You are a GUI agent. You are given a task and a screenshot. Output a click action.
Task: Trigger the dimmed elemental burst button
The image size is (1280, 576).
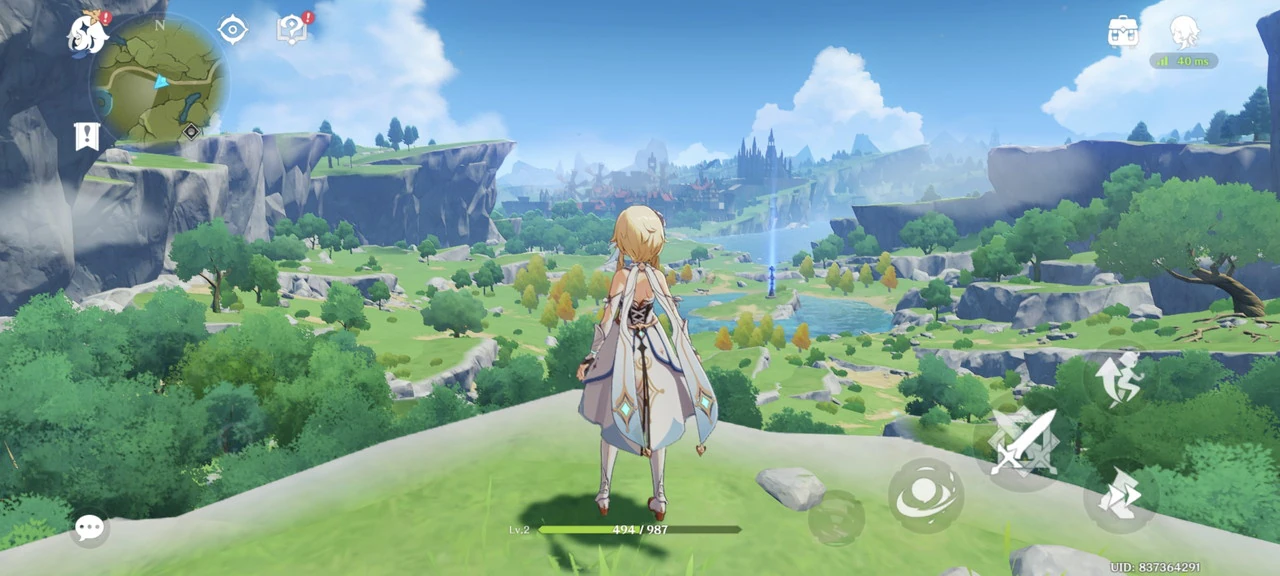836,518
